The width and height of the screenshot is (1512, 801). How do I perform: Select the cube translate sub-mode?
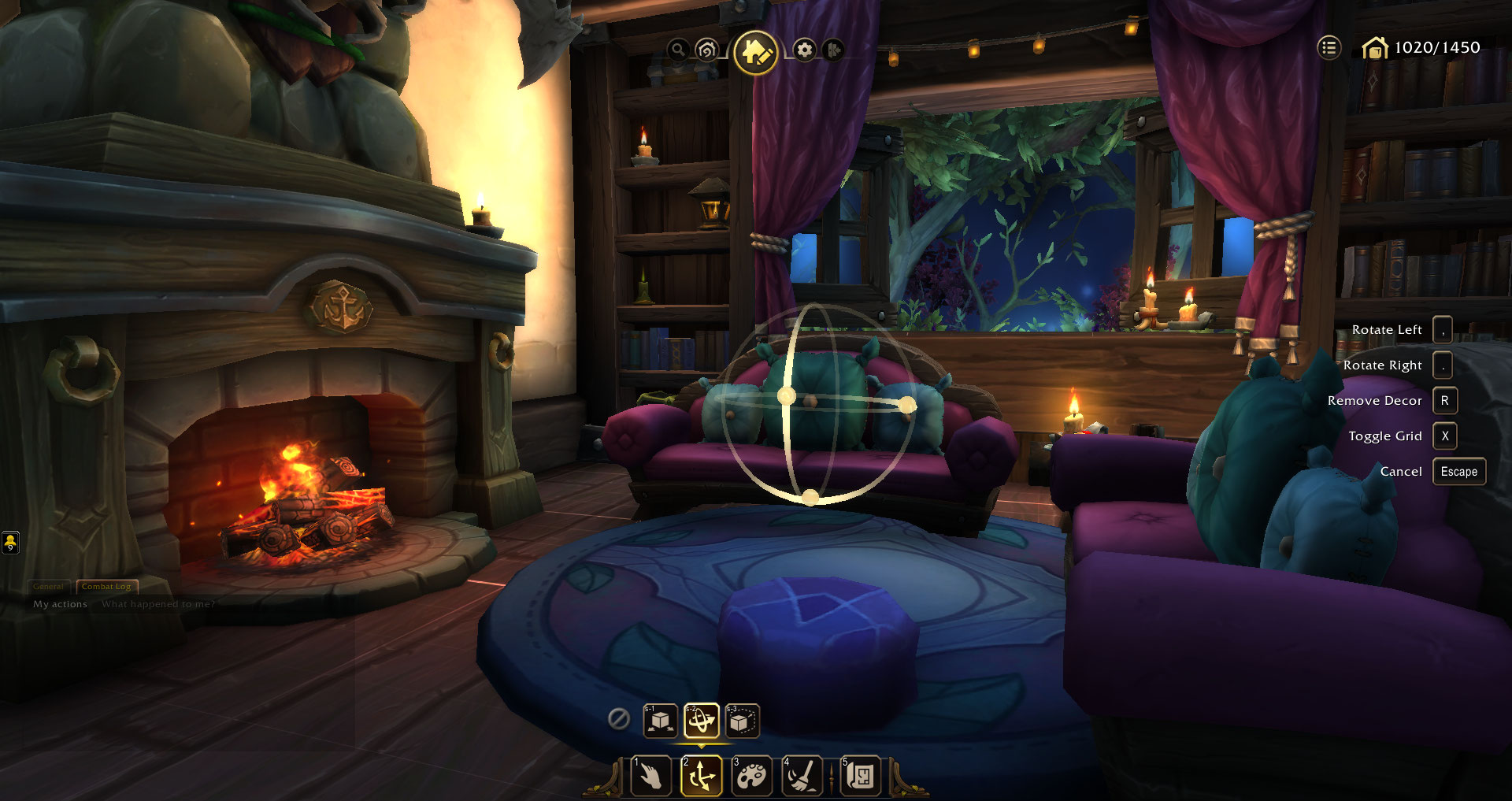[660, 721]
